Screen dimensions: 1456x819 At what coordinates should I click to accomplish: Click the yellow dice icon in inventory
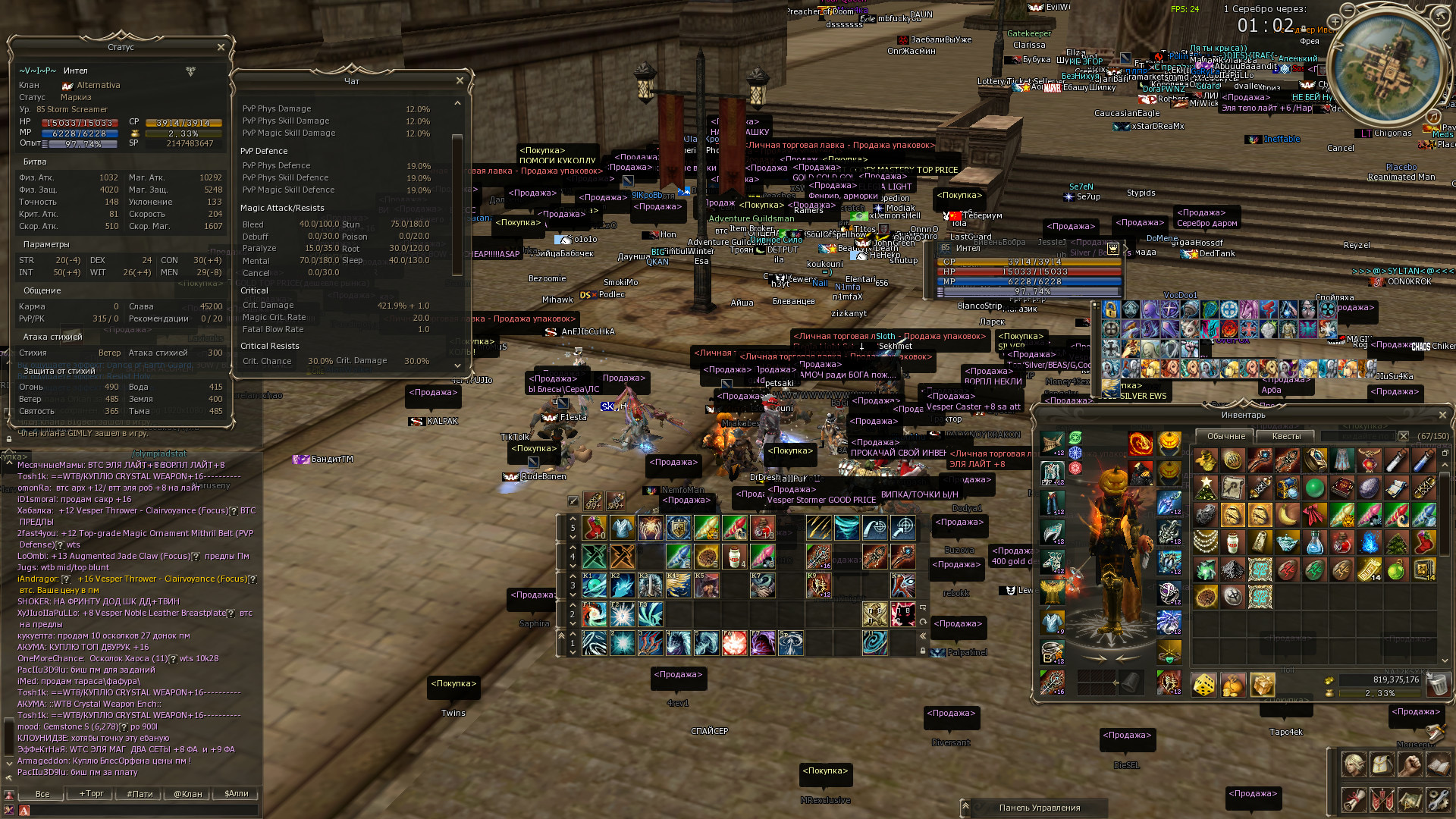[x=1203, y=685]
